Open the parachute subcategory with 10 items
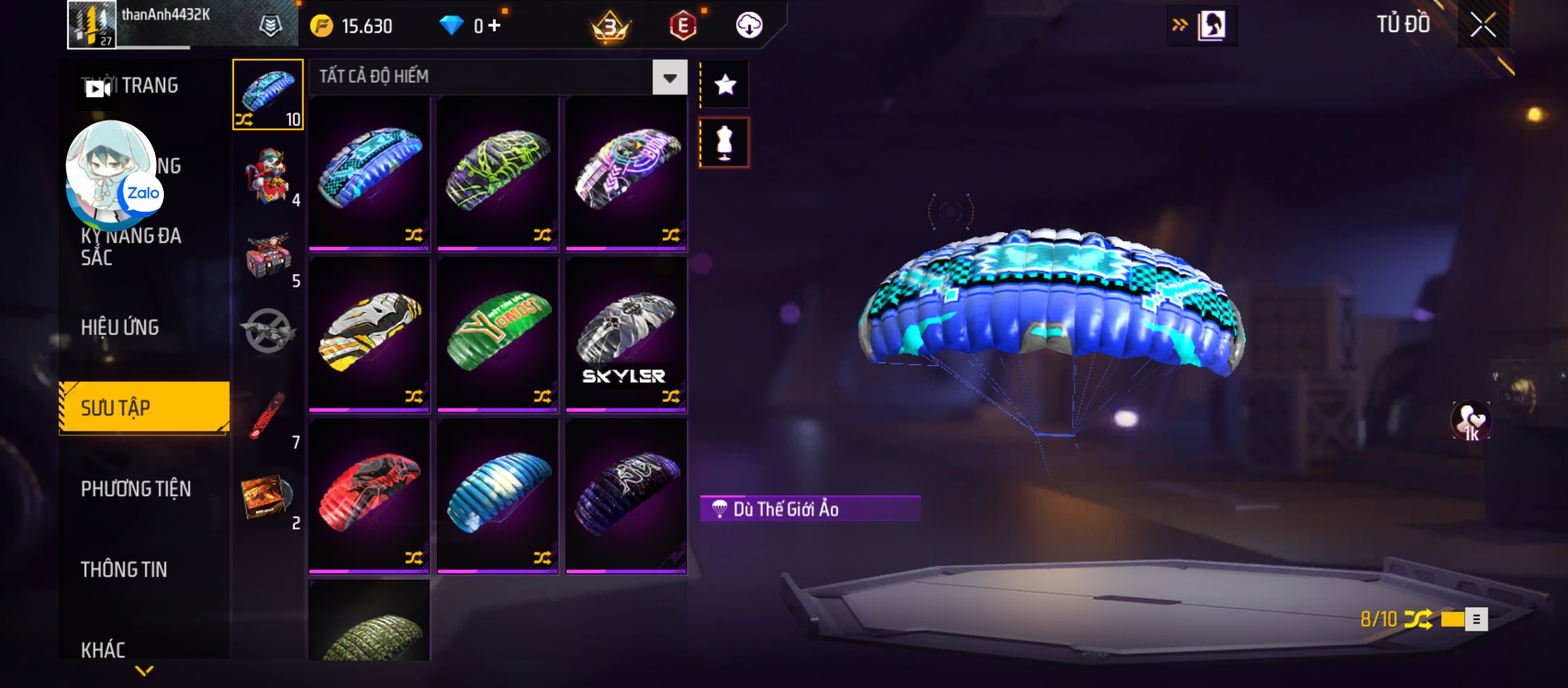The height and width of the screenshot is (688, 1568). click(268, 94)
